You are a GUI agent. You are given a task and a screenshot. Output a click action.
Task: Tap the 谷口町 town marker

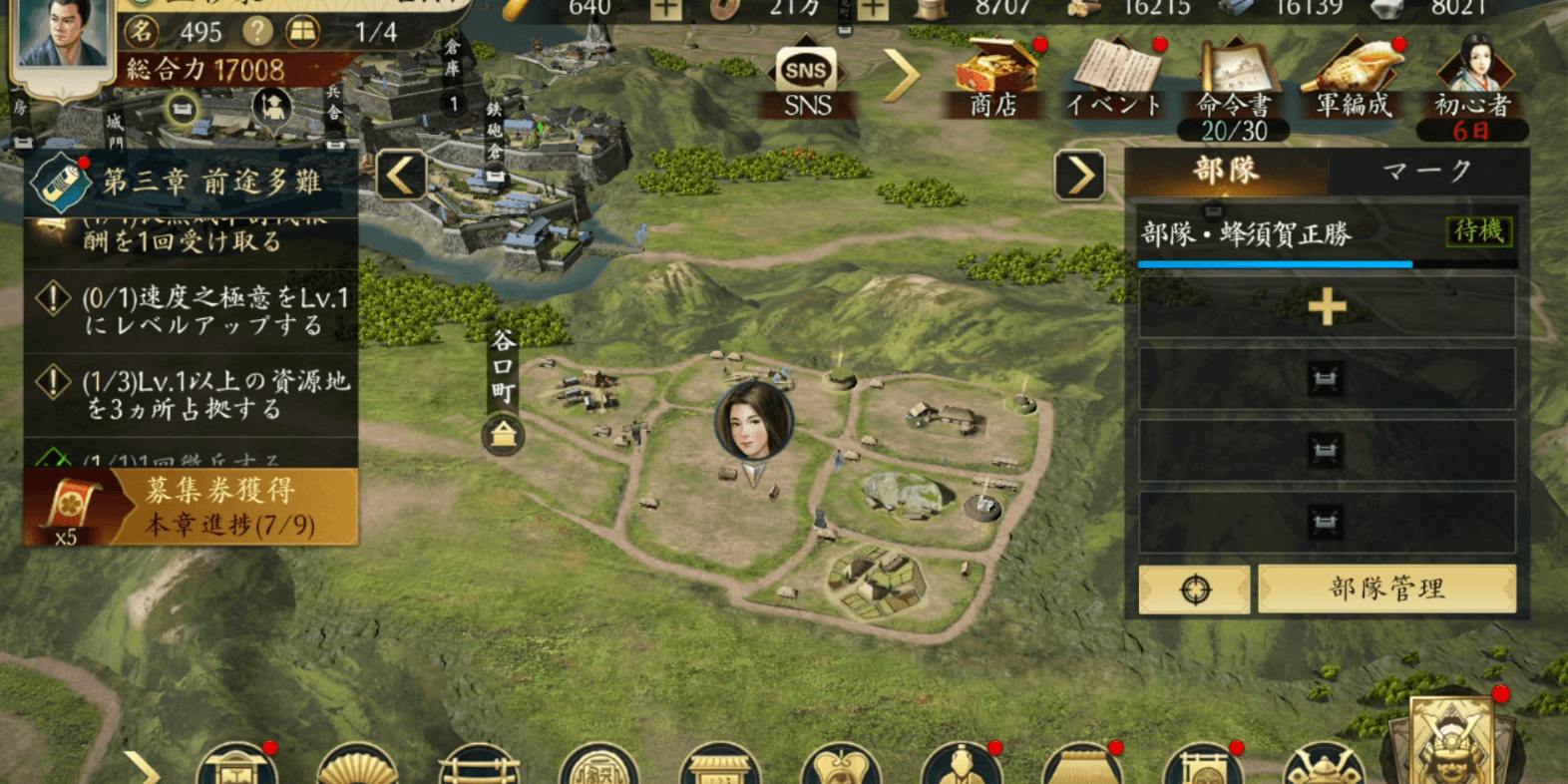[504, 436]
